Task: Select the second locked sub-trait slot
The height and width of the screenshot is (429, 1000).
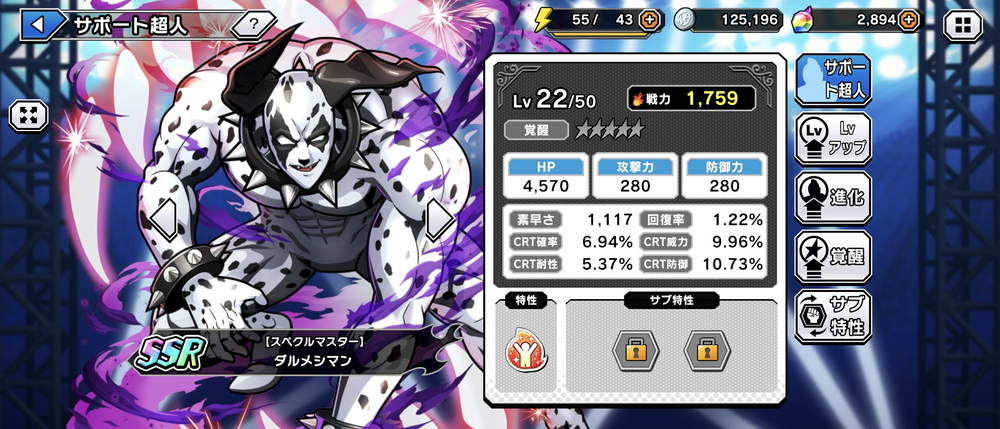Action: tap(705, 350)
